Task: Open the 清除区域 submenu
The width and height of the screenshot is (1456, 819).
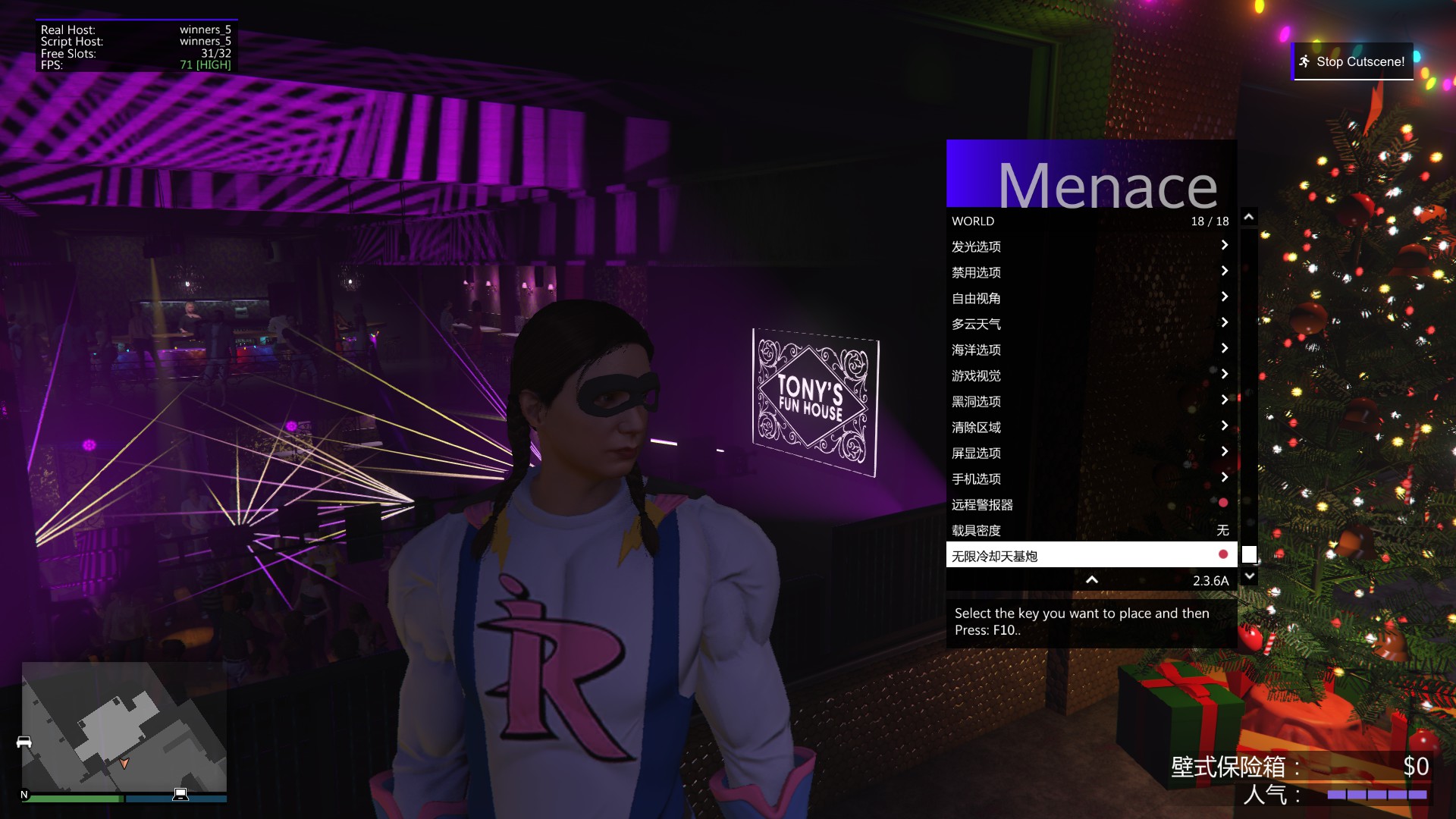Action: tap(1090, 427)
